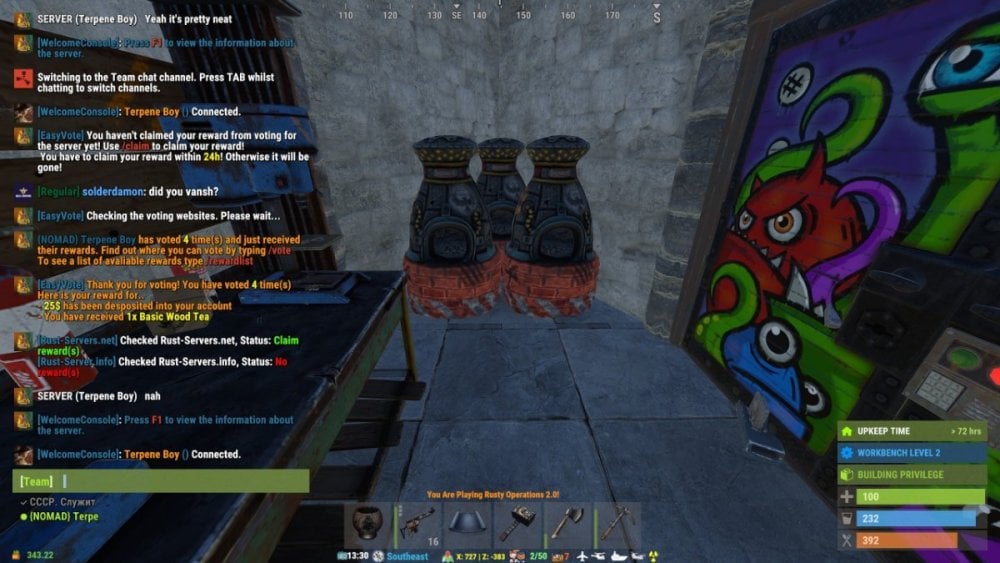Select the hatchet hotbar slot
Viewport: 1000px width, 563px height.
tap(567, 522)
